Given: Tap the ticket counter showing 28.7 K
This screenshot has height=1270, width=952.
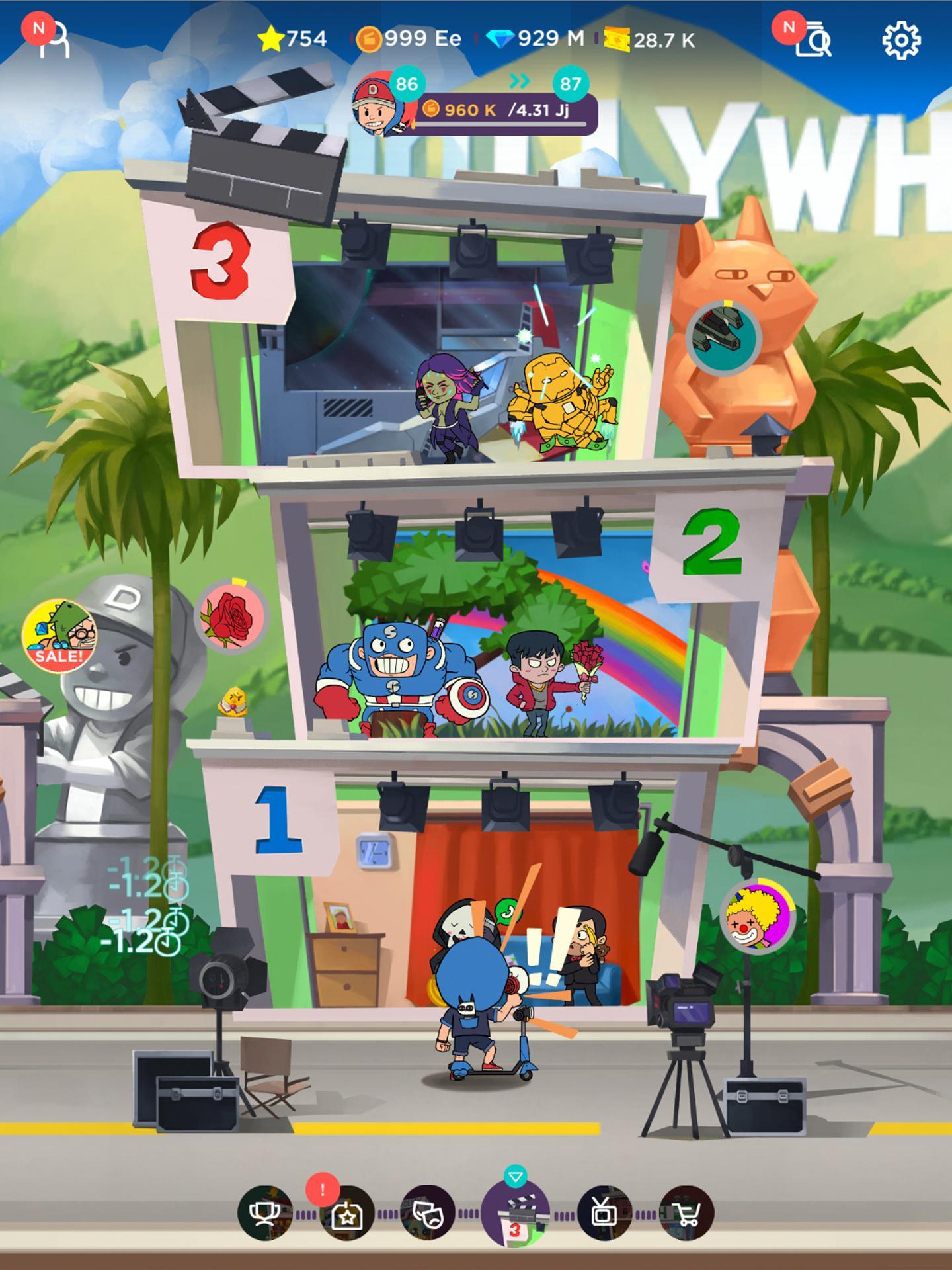Looking at the screenshot, I should tap(648, 40).
